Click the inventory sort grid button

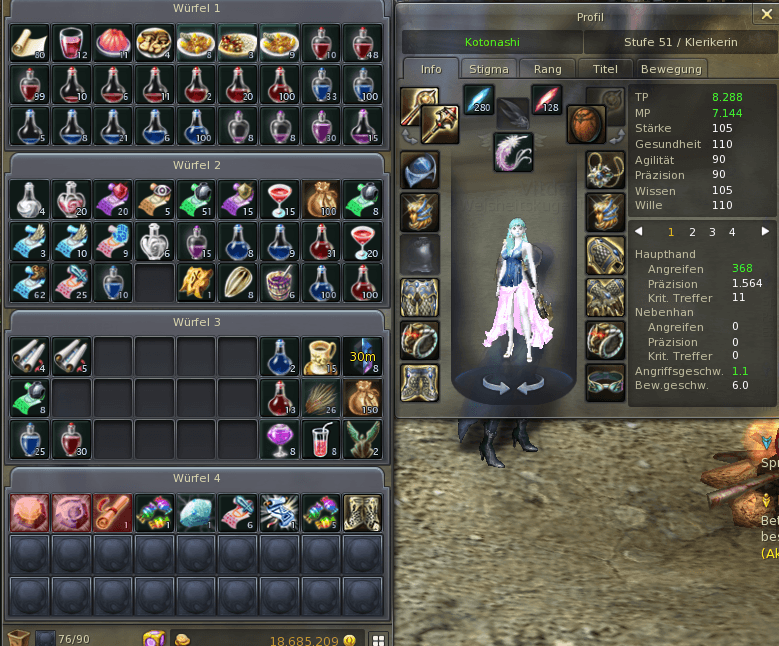pyautogui.click(x=378, y=639)
